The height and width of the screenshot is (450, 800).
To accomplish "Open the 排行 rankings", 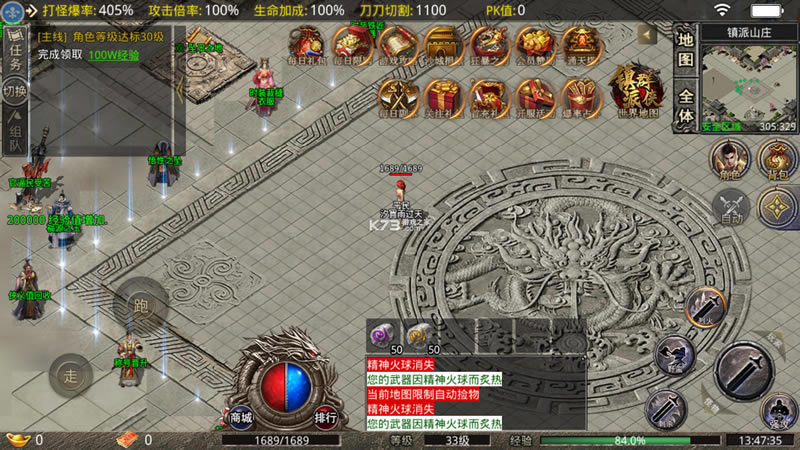I will [x=325, y=417].
